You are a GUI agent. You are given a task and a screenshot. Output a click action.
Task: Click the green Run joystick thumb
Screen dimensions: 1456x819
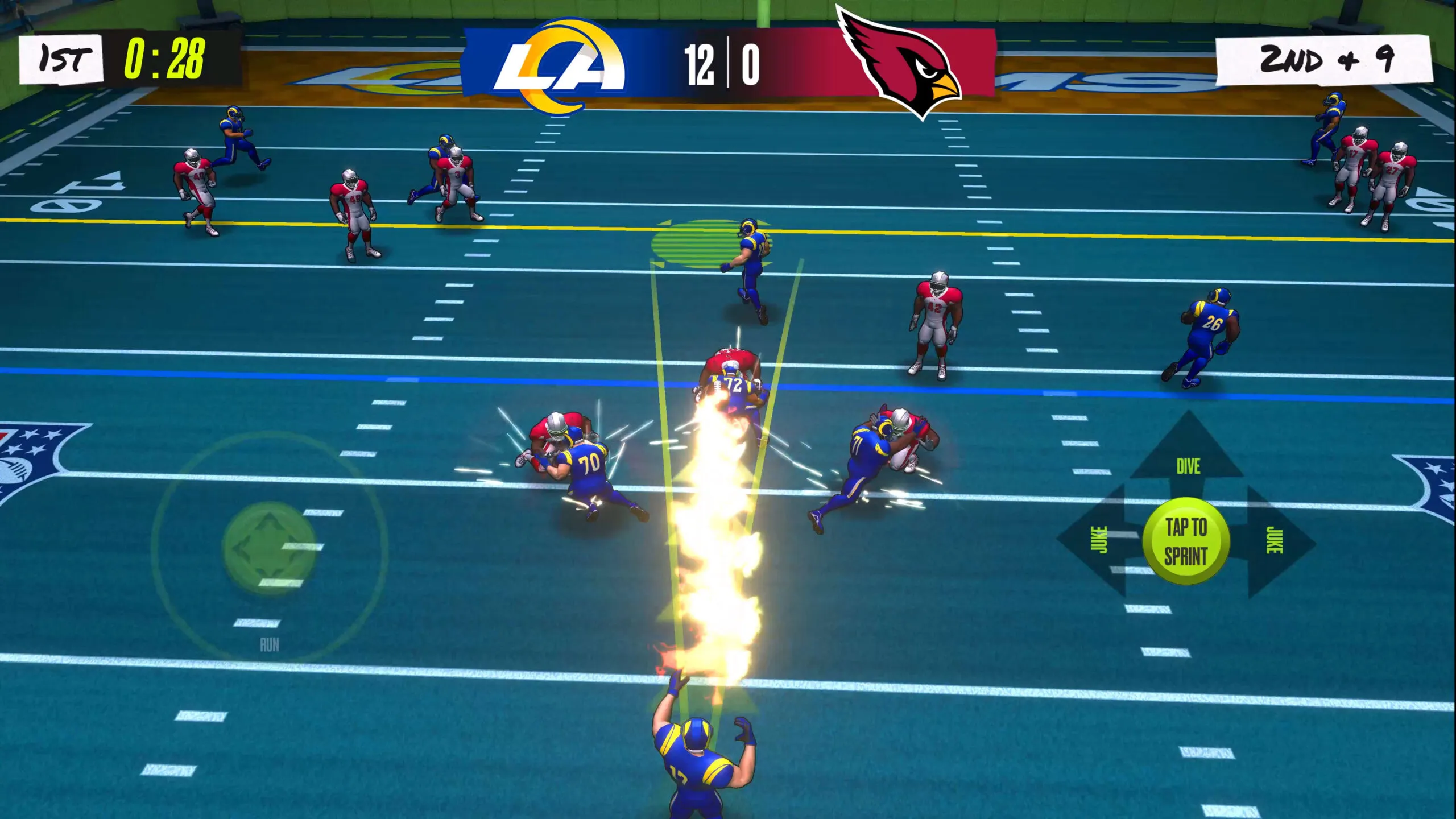269,547
